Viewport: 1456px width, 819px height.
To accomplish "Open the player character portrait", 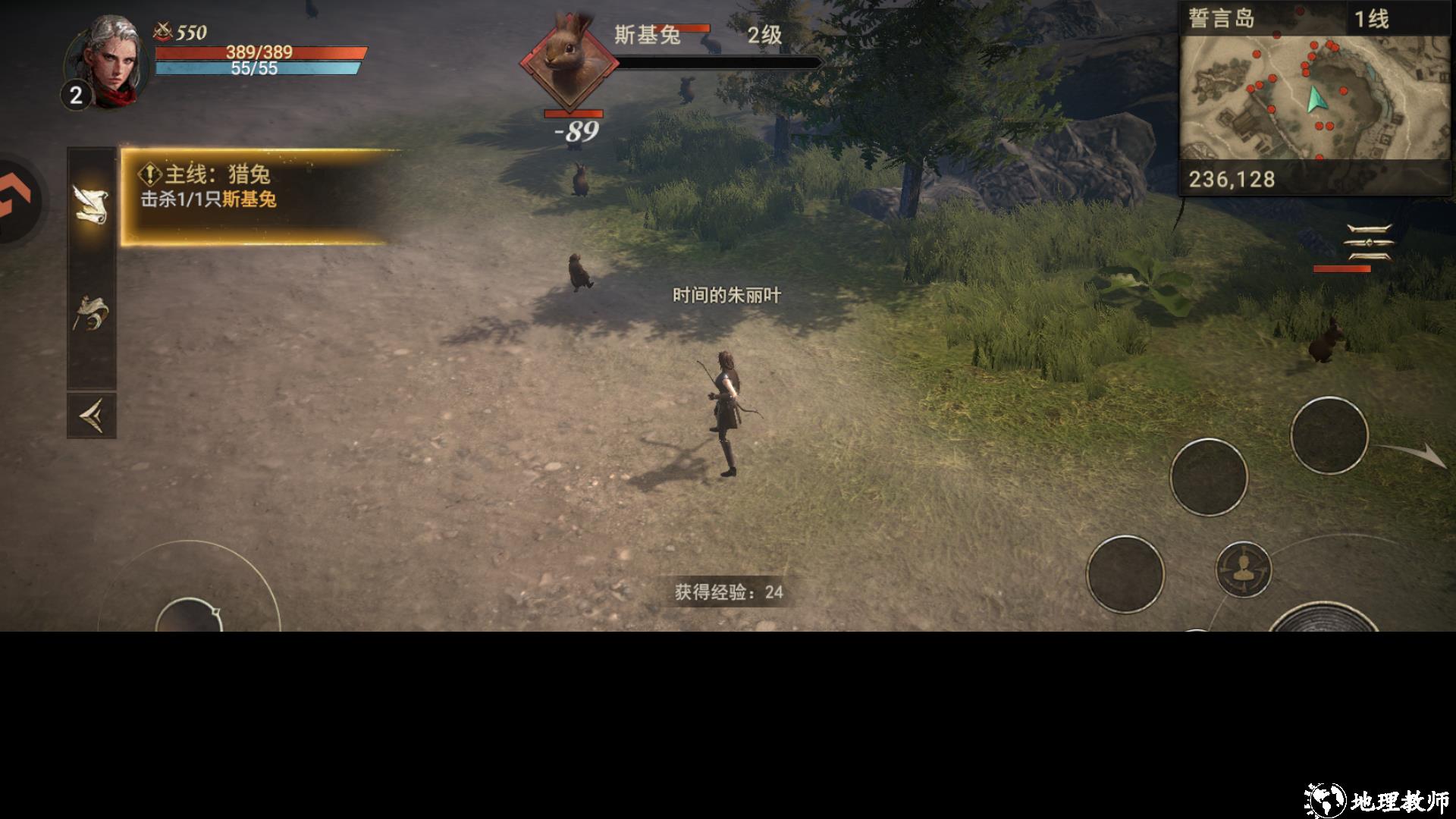I will tap(108, 61).
